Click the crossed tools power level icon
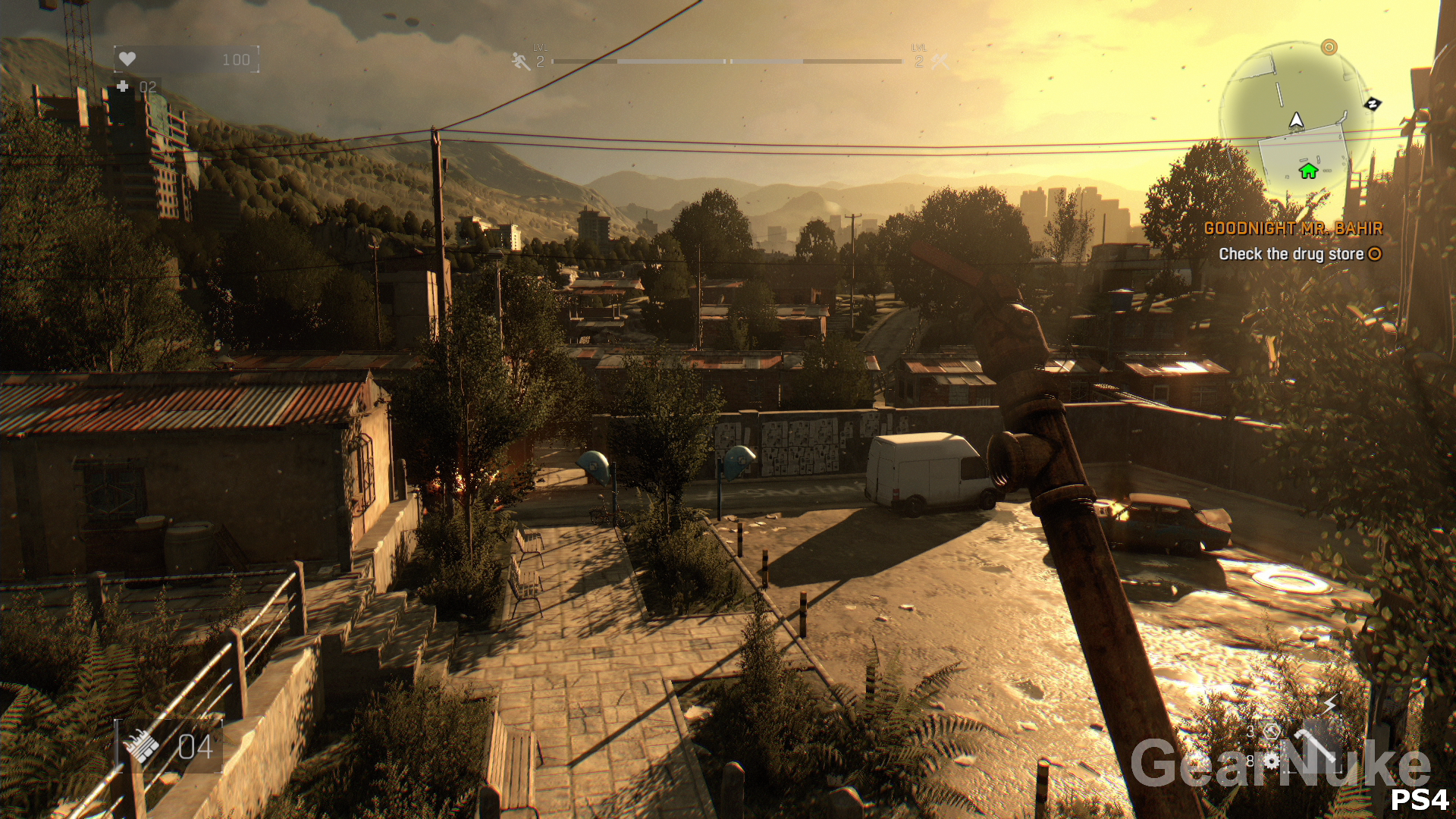The image size is (1456, 819). [x=940, y=61]
